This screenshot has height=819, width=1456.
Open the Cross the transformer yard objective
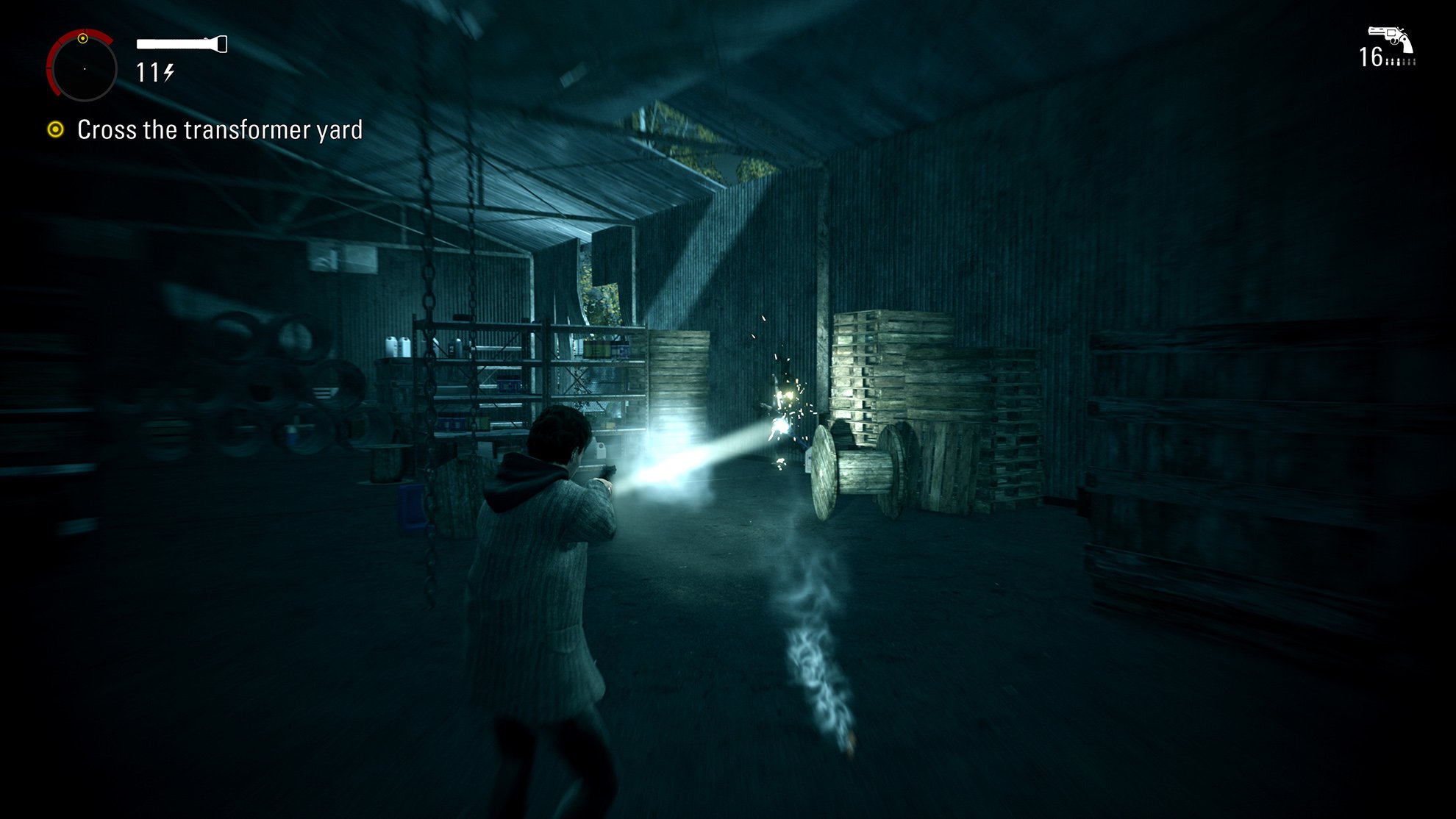pos(219,130)
